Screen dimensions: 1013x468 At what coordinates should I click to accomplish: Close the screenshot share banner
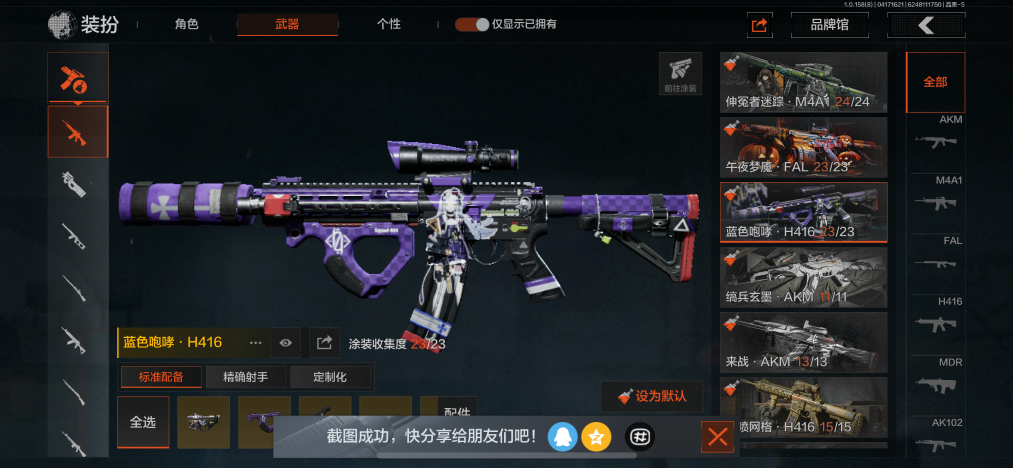[716, 437]
